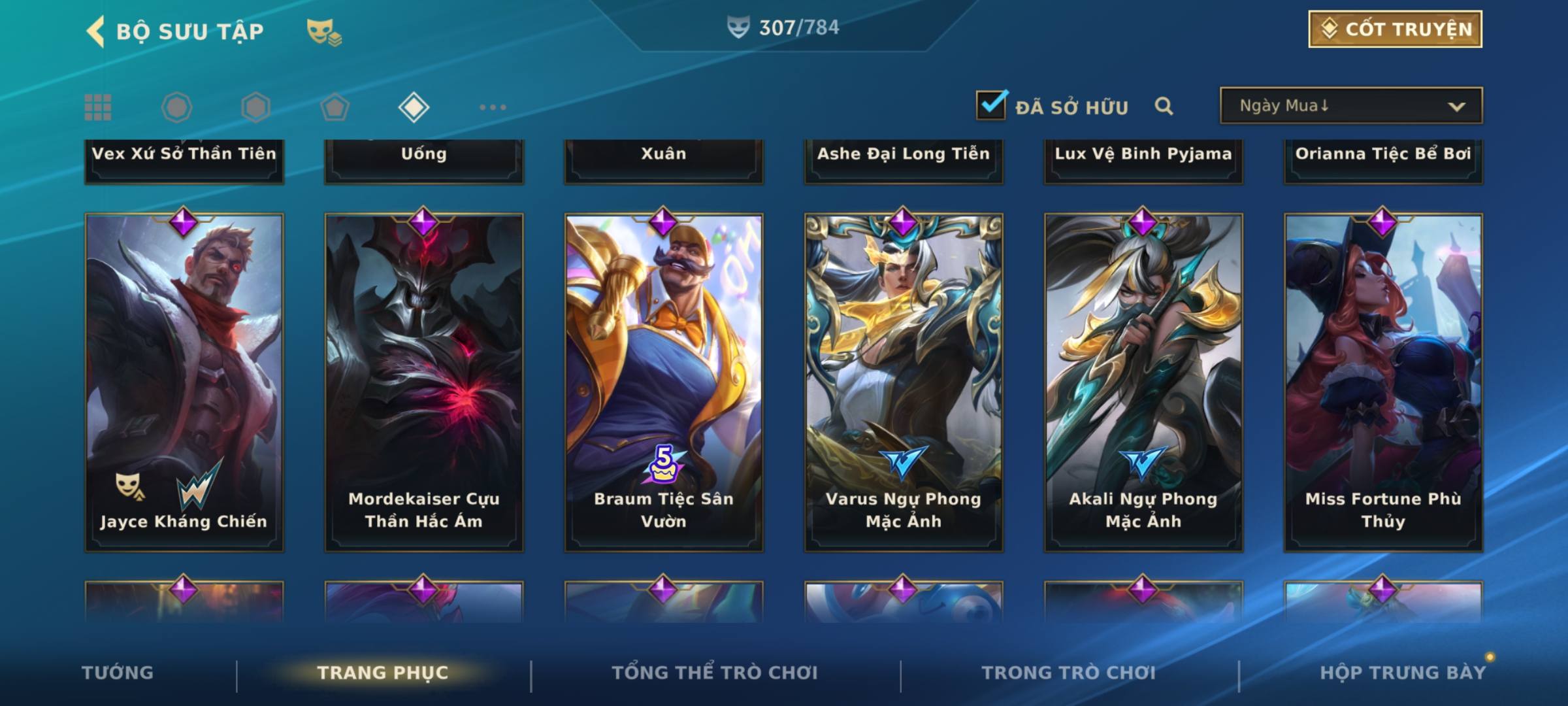Choose Braum Tiệc Sân Vườn skin card
Screen dimensions: 1568x706
(x=664, y=382)
